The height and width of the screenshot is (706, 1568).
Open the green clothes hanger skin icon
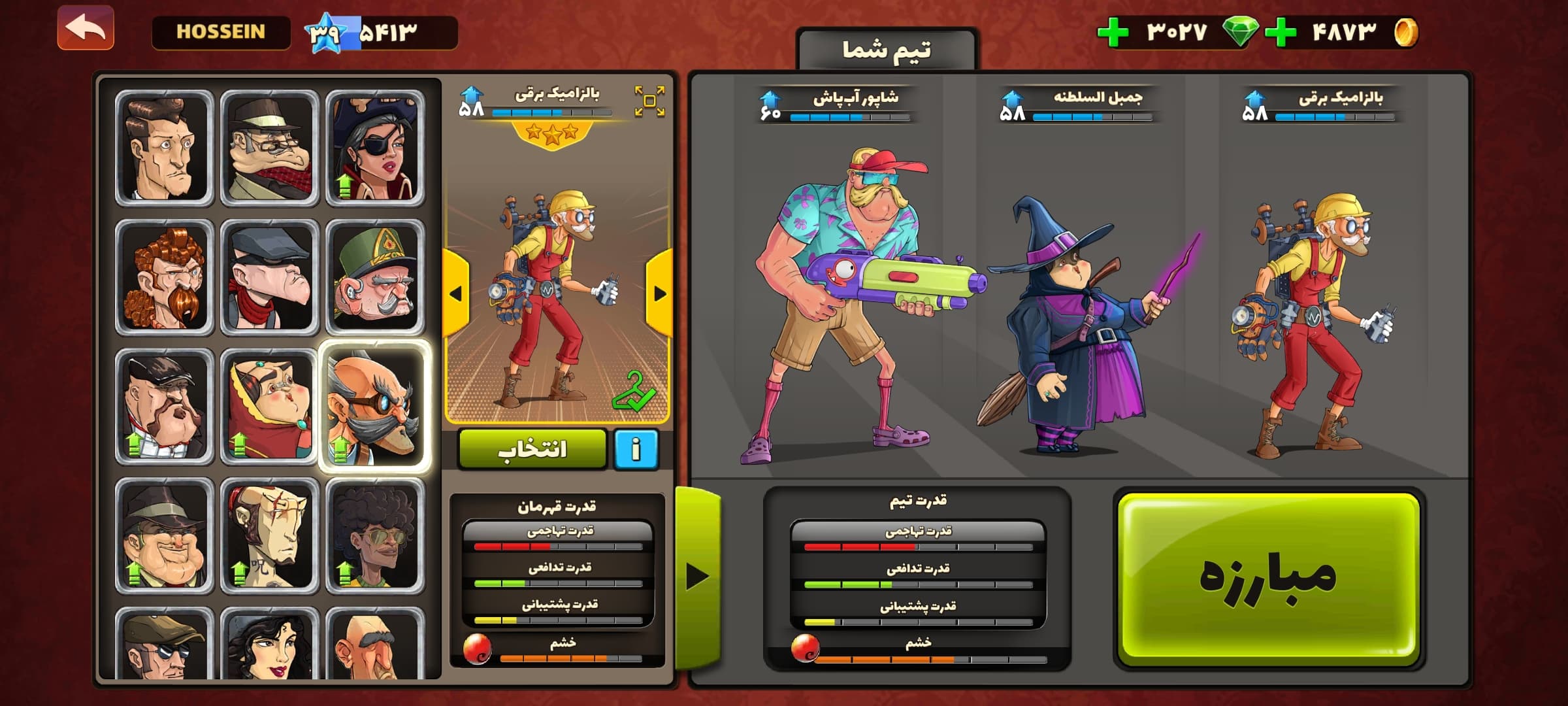point(633,391)
